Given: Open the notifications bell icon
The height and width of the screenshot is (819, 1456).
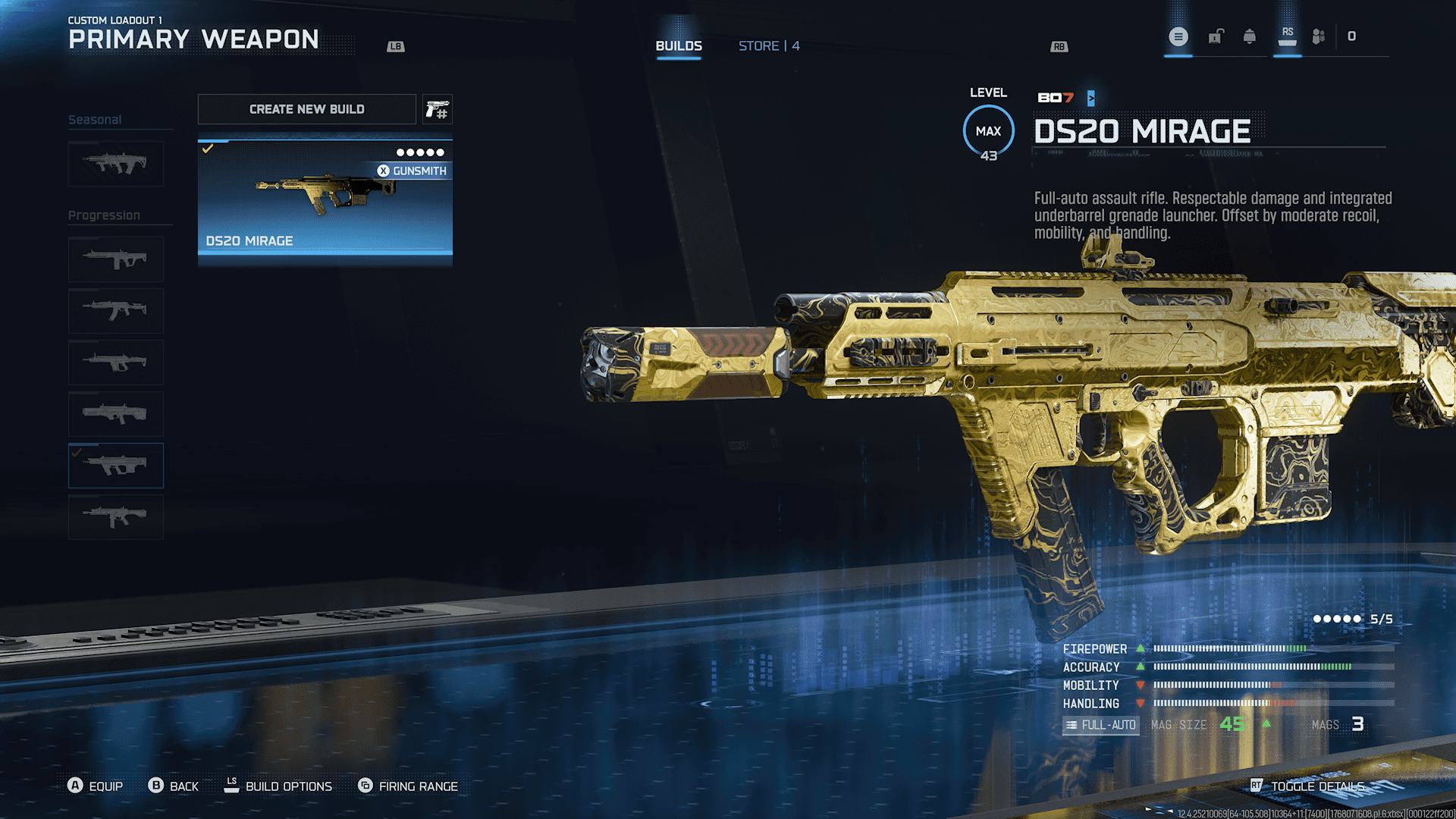Looking at the screenshot, I should [x=1249, y=36].
